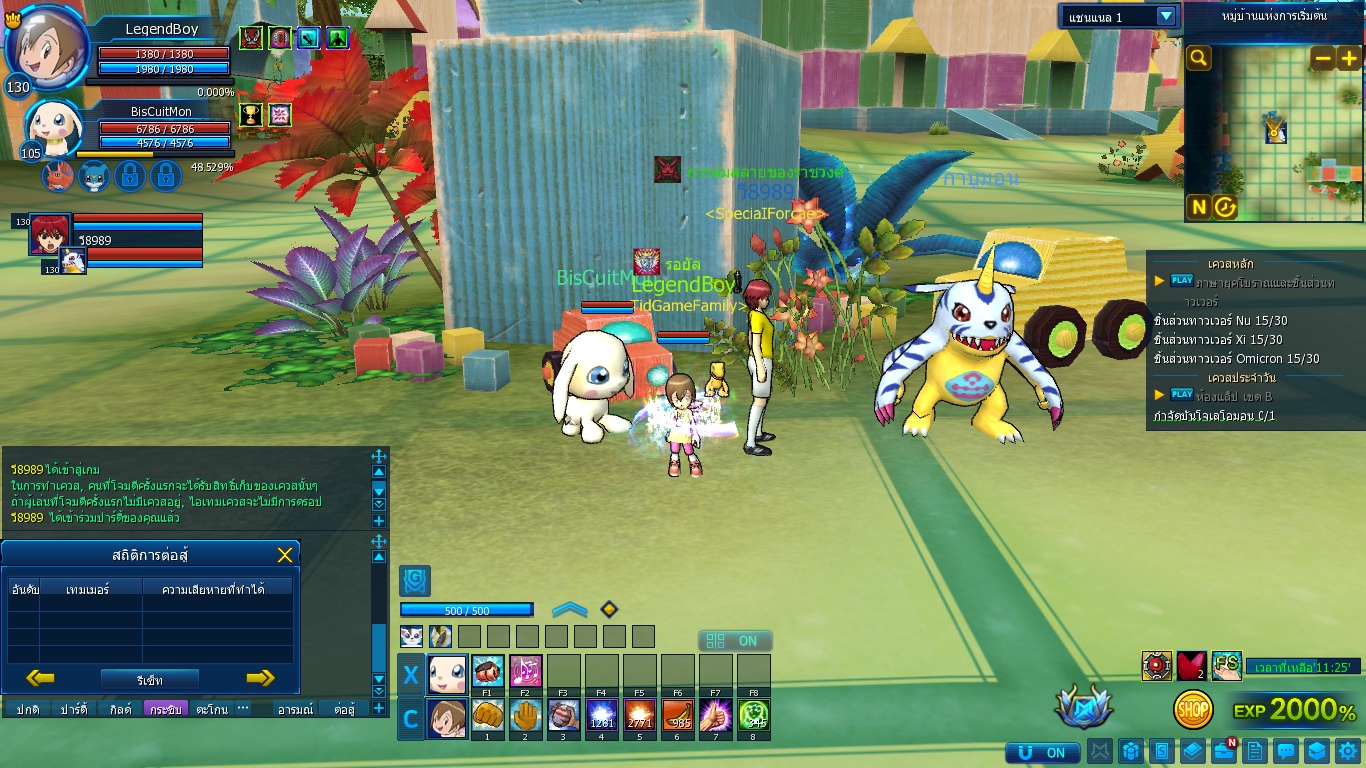Switch to the guild chat tab
This screenshot has height=768, width=1366.
coord(119,709)
